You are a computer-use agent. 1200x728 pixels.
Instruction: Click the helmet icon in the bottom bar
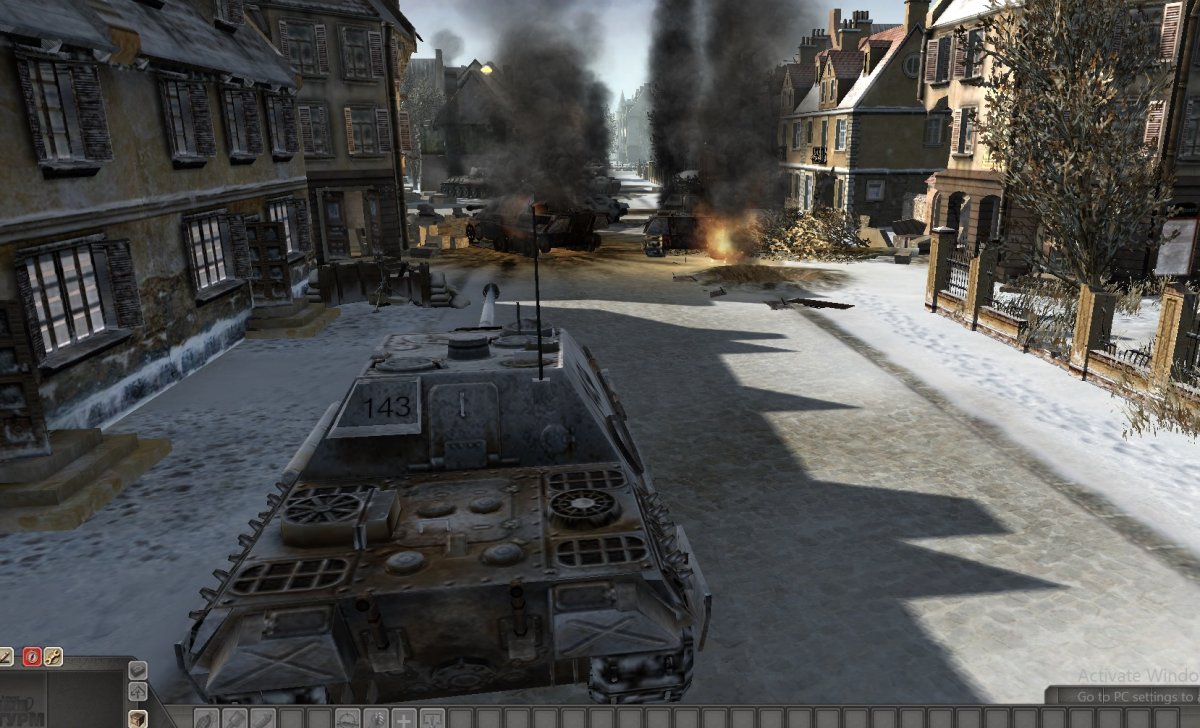[347, 718]
